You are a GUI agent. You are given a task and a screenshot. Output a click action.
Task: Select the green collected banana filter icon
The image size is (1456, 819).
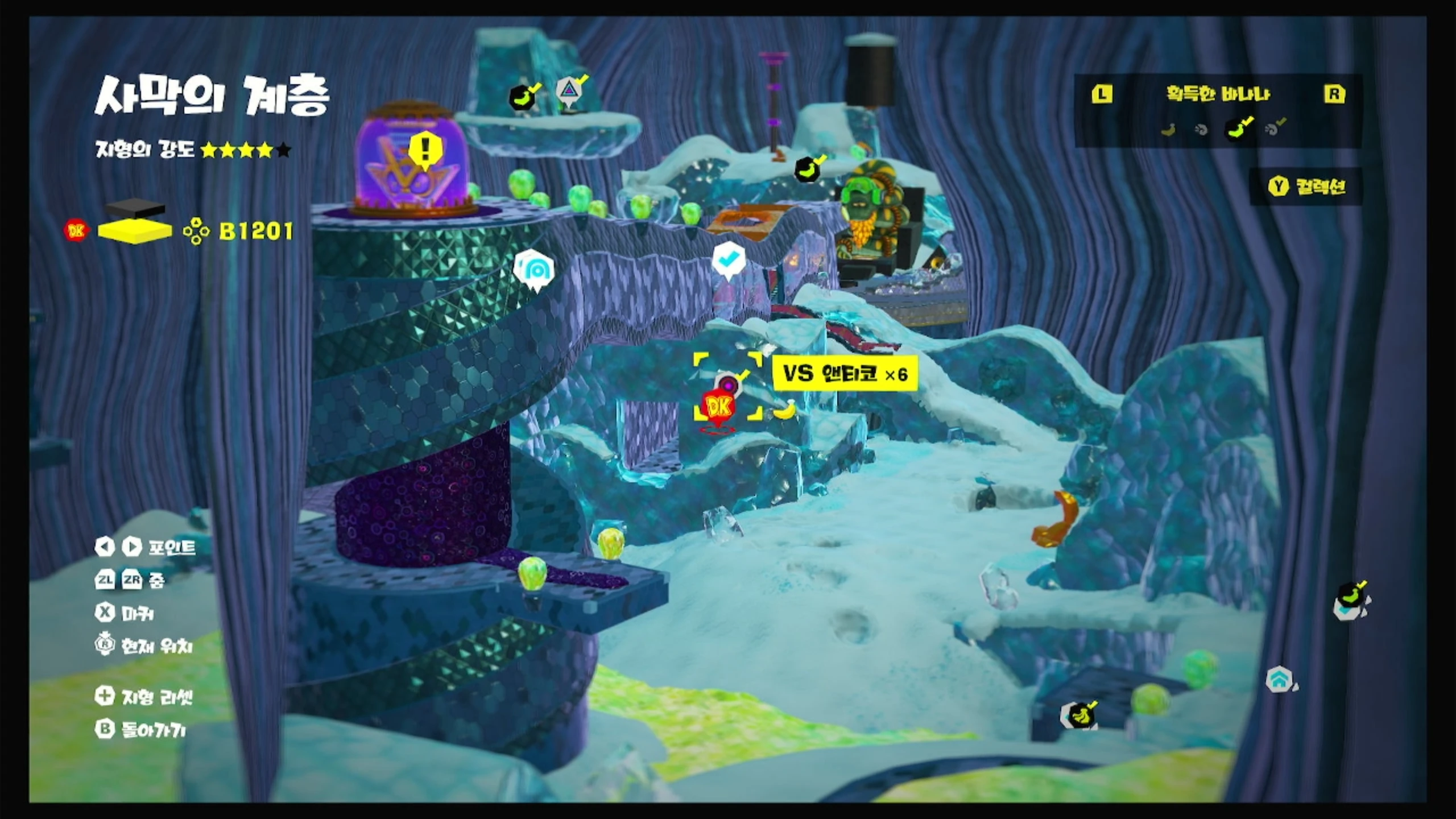[1238, 129]
